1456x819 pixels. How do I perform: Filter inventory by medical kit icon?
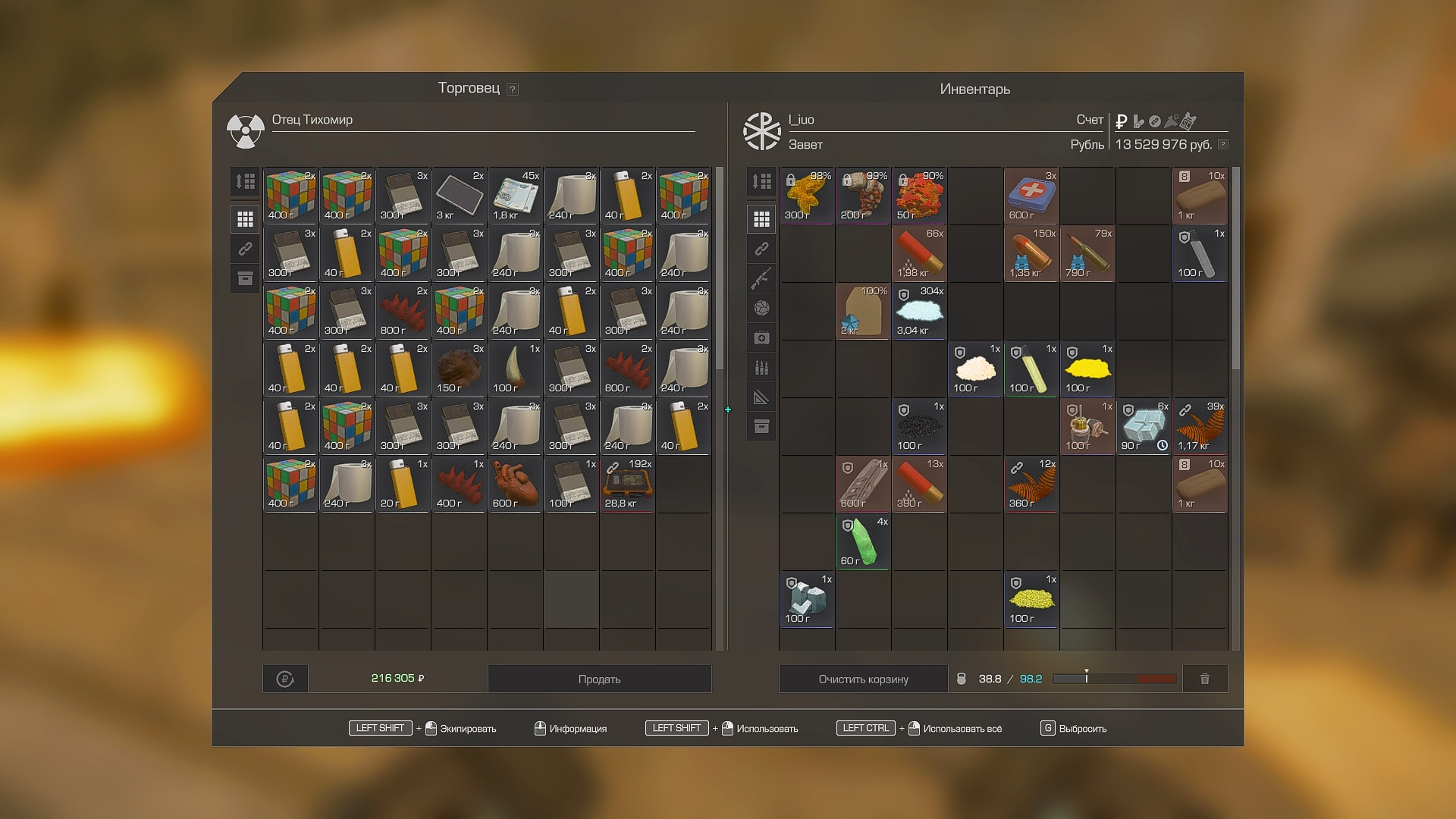point(761,337)
